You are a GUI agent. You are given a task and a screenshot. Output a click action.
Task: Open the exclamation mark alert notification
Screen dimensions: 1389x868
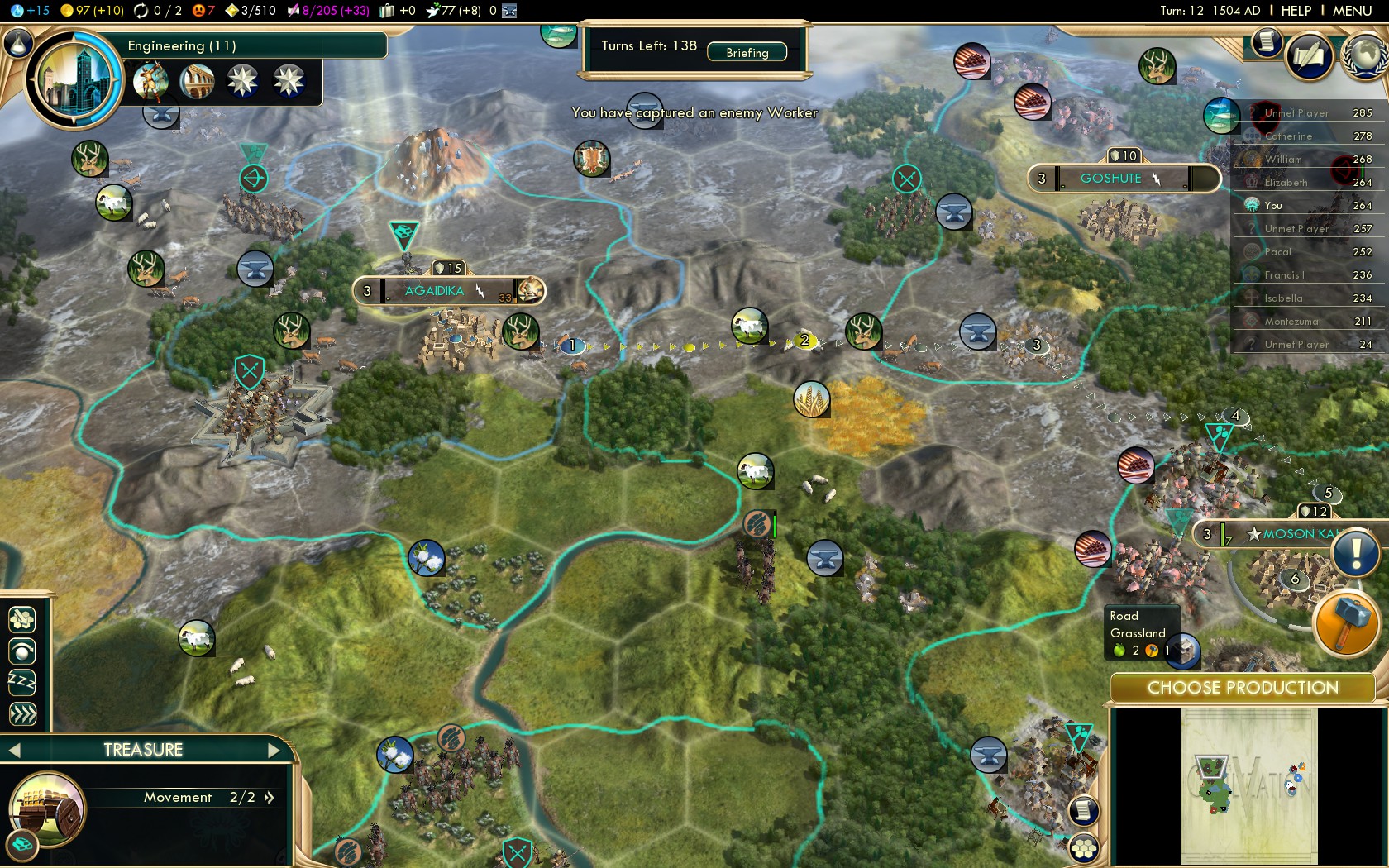pyautogui.click(x=1355, y=552)
